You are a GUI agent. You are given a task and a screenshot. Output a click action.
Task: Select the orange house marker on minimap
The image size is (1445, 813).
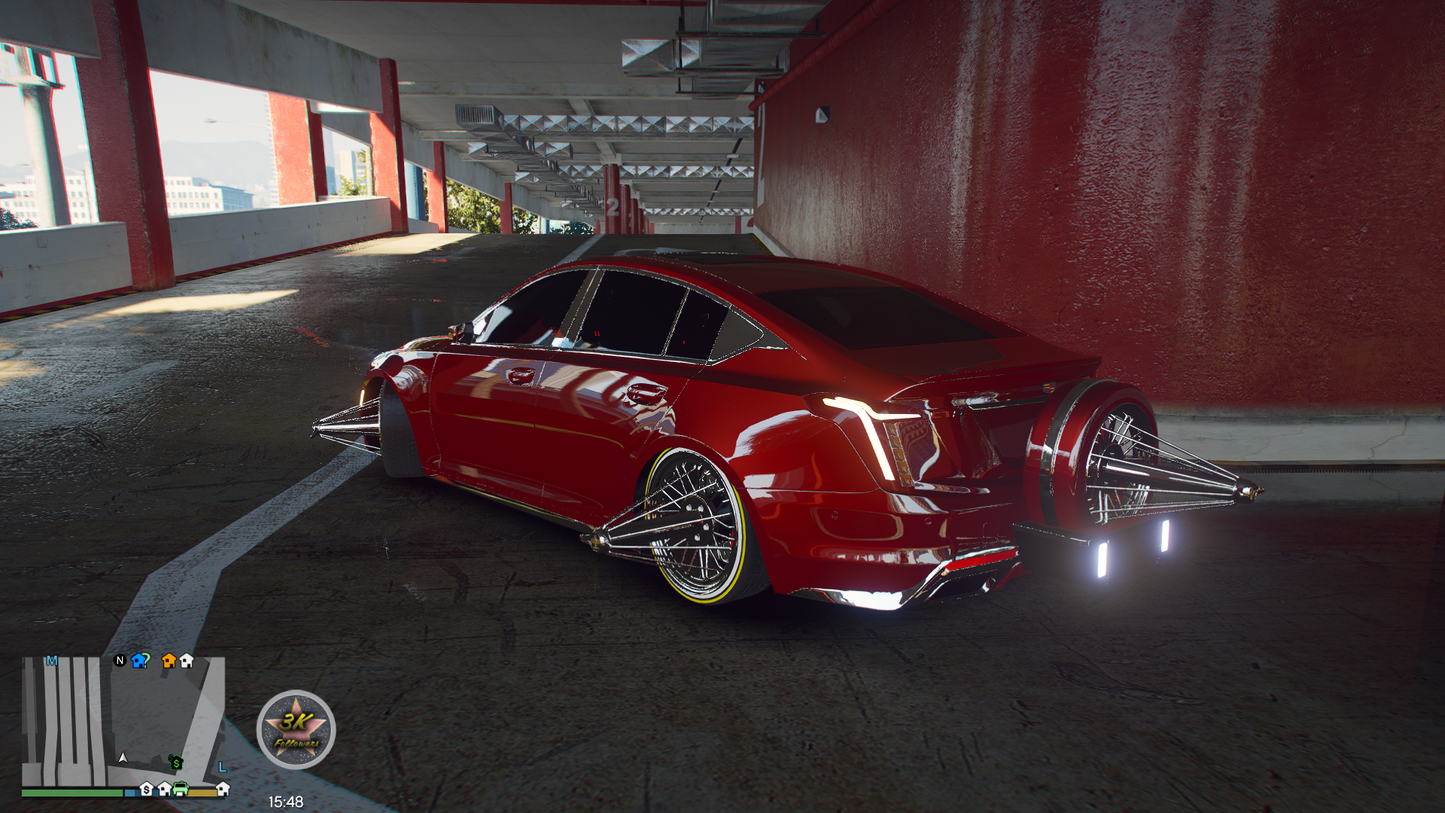168,661
